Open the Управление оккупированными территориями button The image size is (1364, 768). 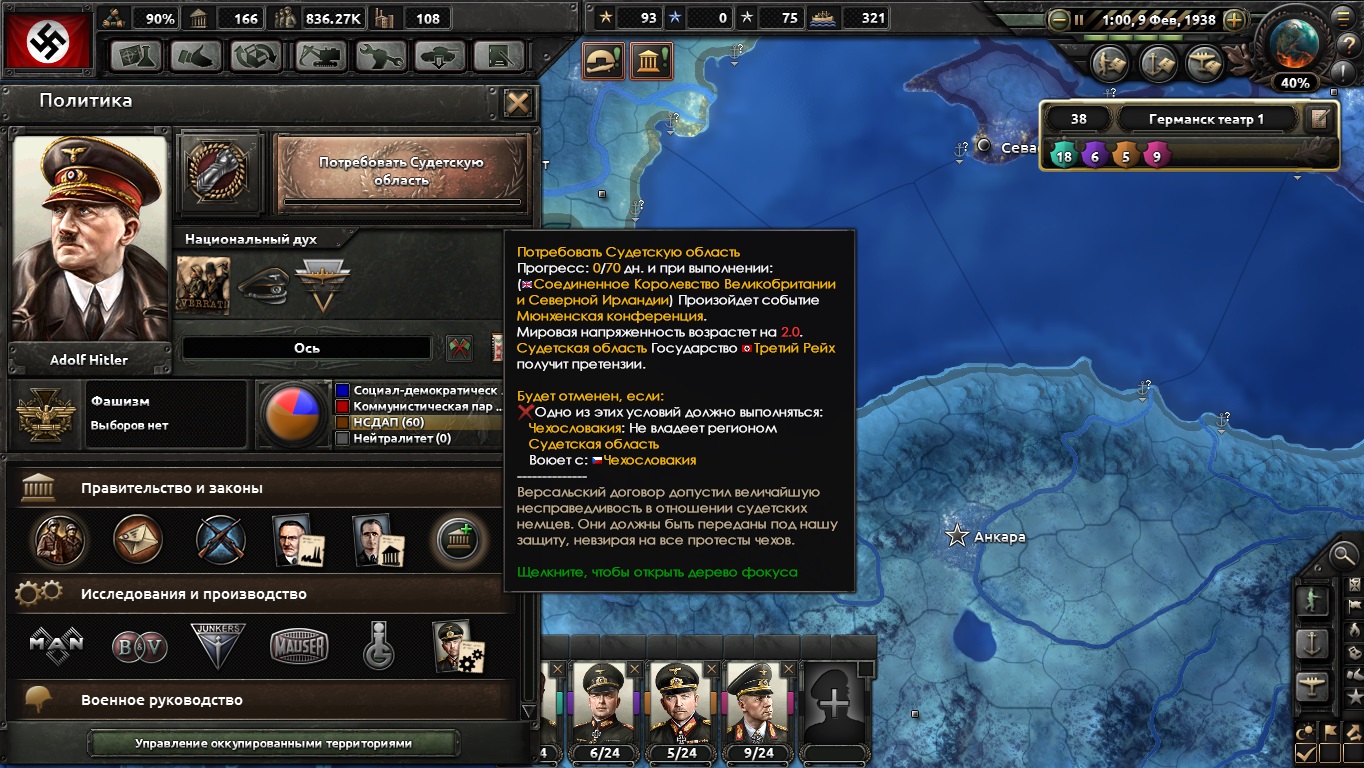pyautogui.click(x=273, y=743)
